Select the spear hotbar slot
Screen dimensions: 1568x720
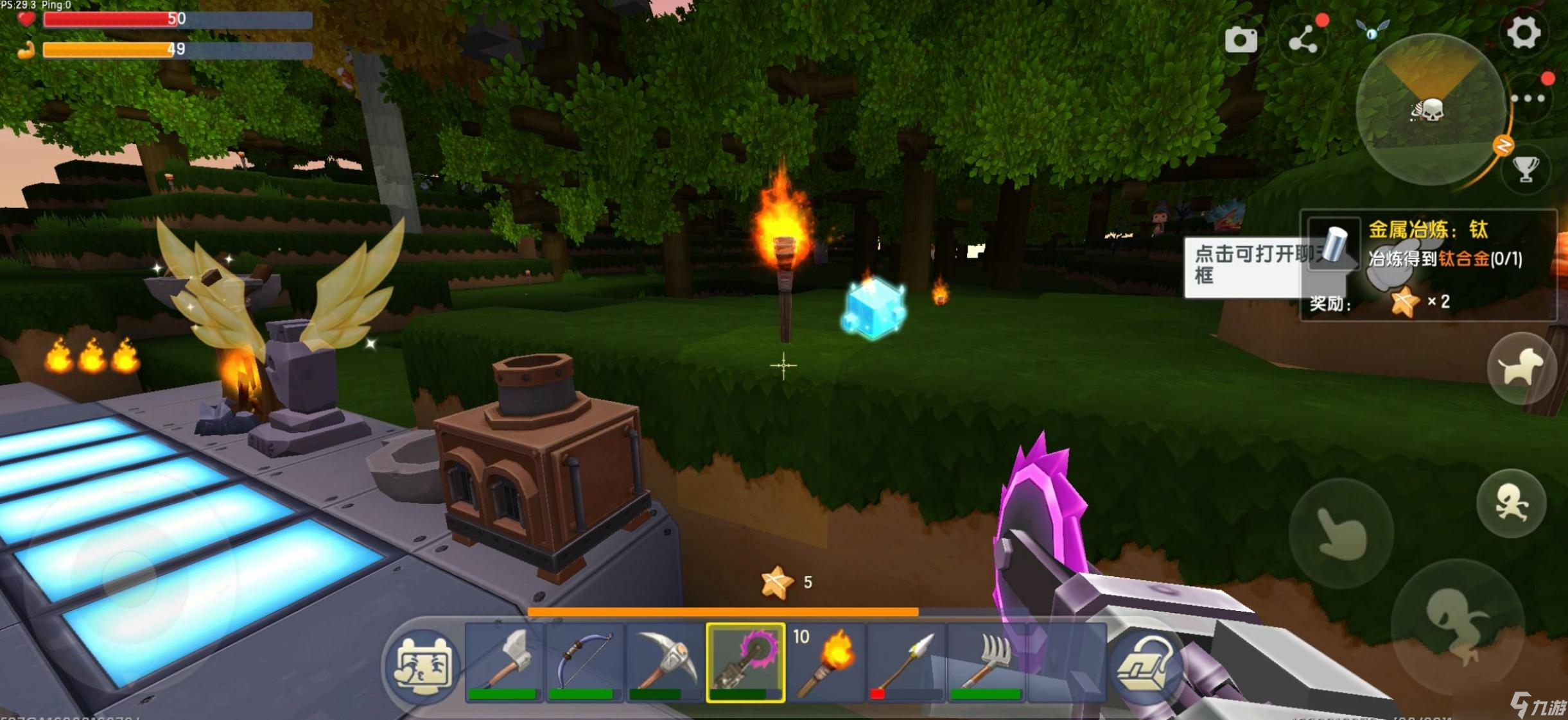tap(905, 662)
